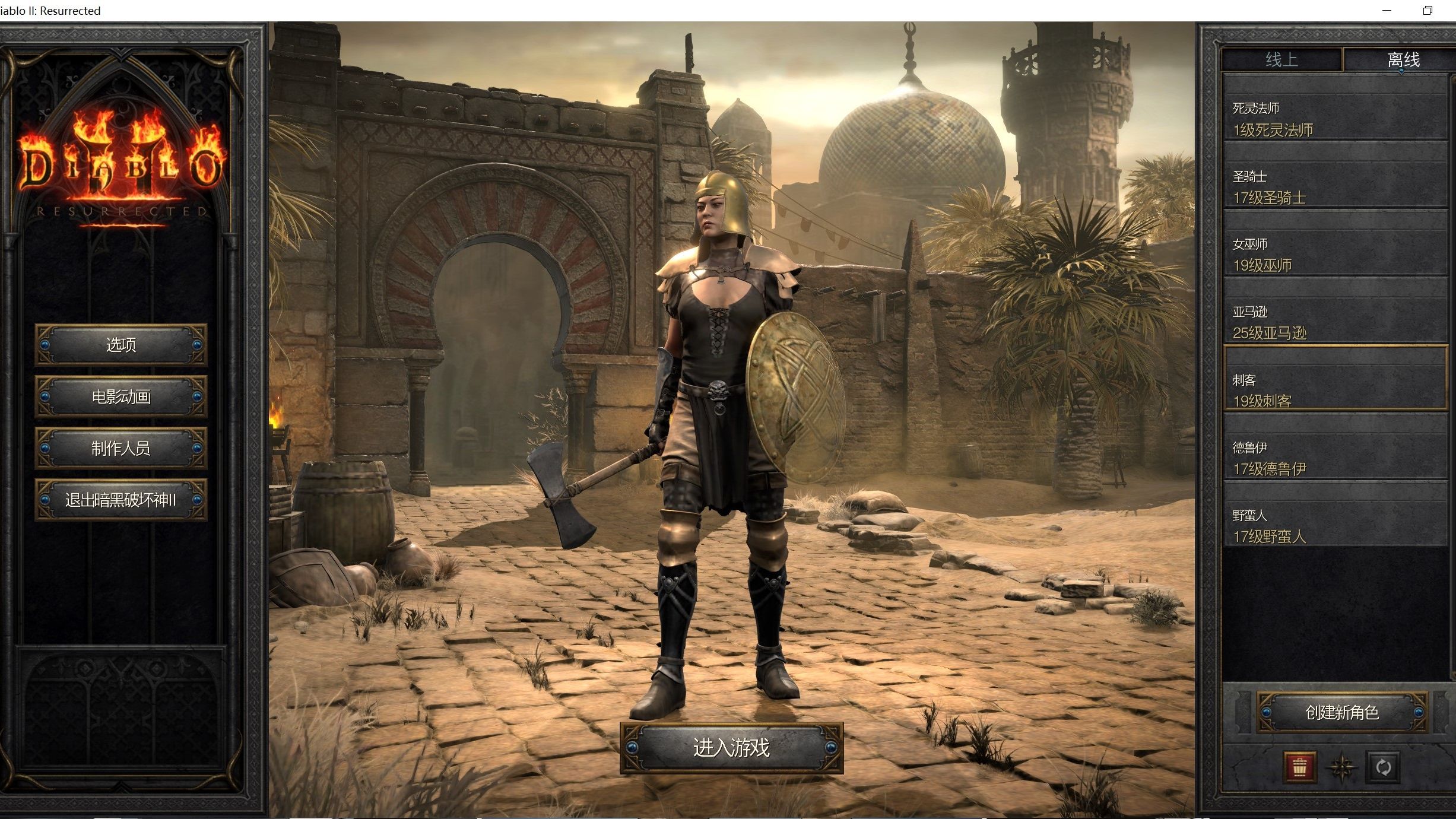The width and height of the screenshot is (1456, 819).
Task: Click the circular arrows convert icon
Action: [x=1384, y=767]
